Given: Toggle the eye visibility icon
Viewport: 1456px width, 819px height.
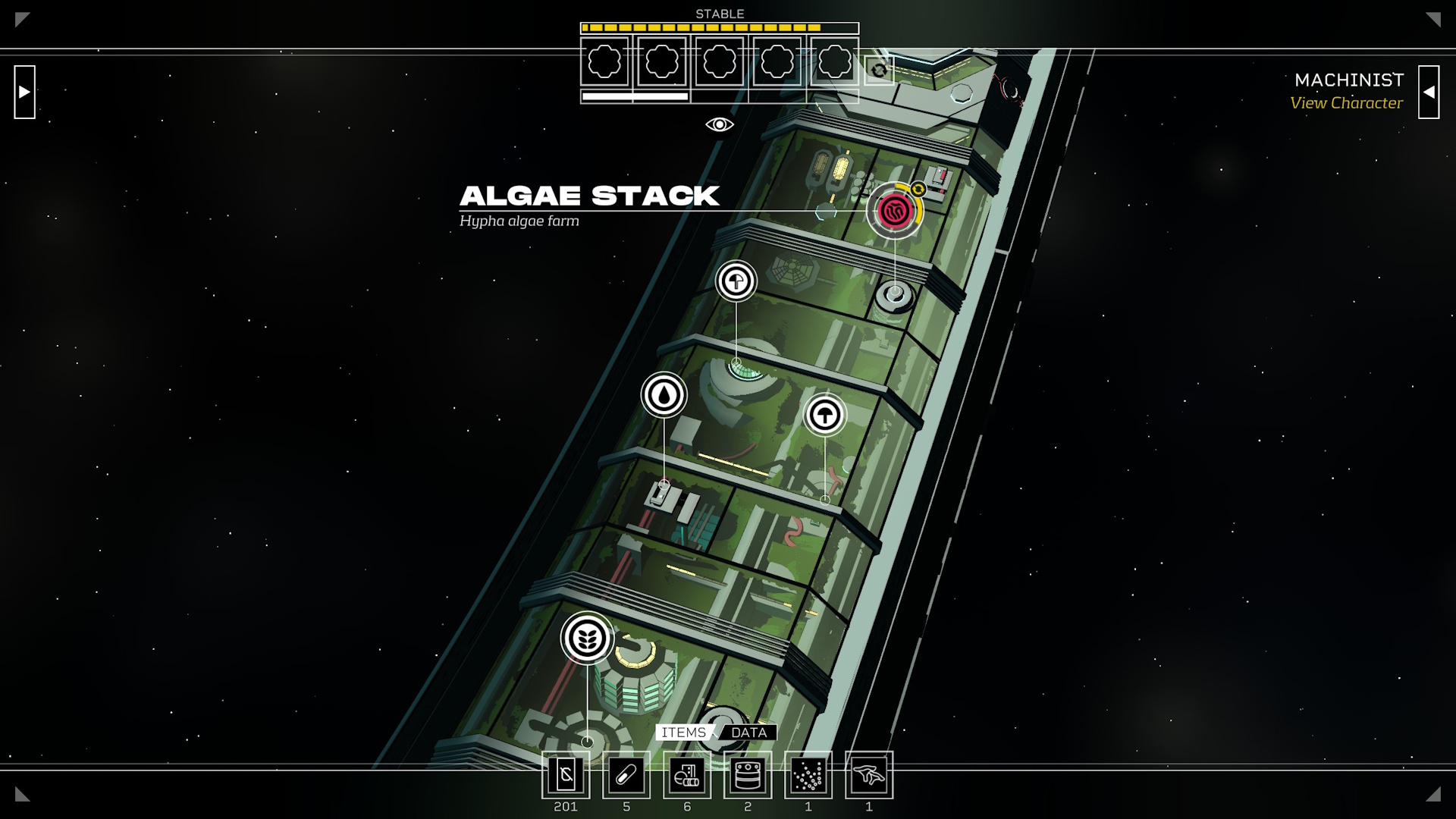Looking at the screenshot, I should point(719,124).
